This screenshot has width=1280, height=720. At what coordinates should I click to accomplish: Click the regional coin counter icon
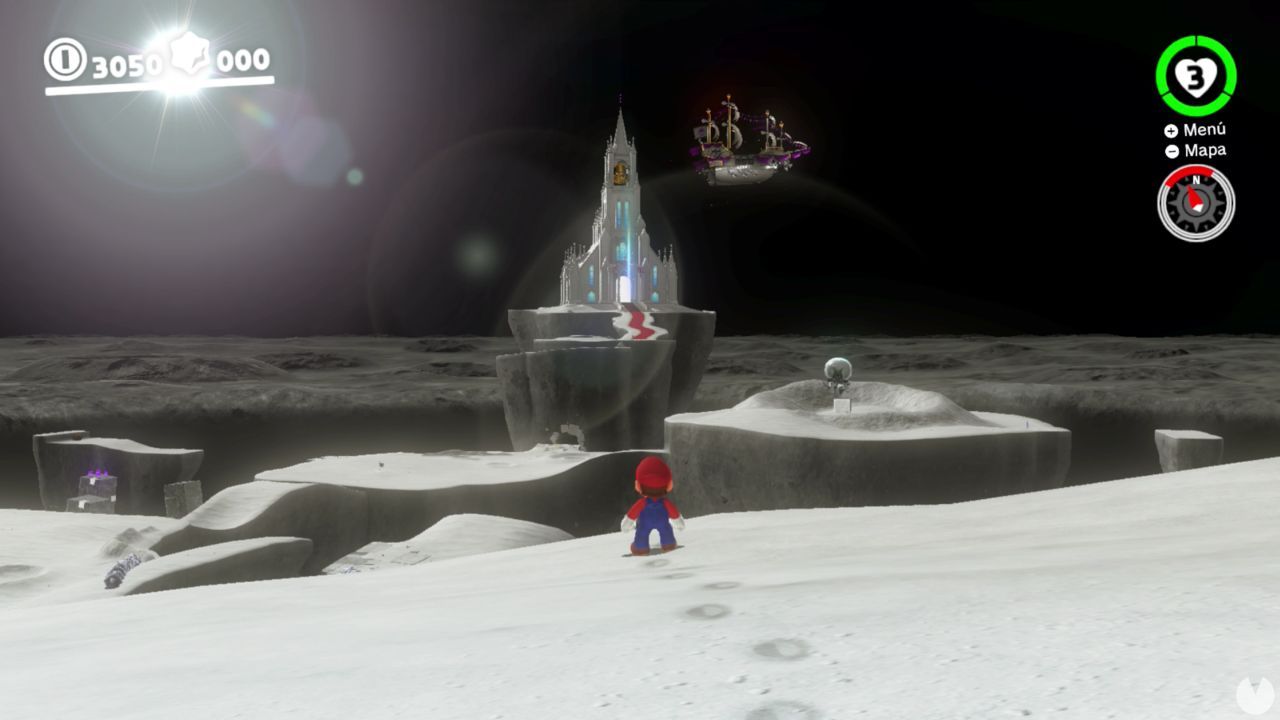pos(68,60)
